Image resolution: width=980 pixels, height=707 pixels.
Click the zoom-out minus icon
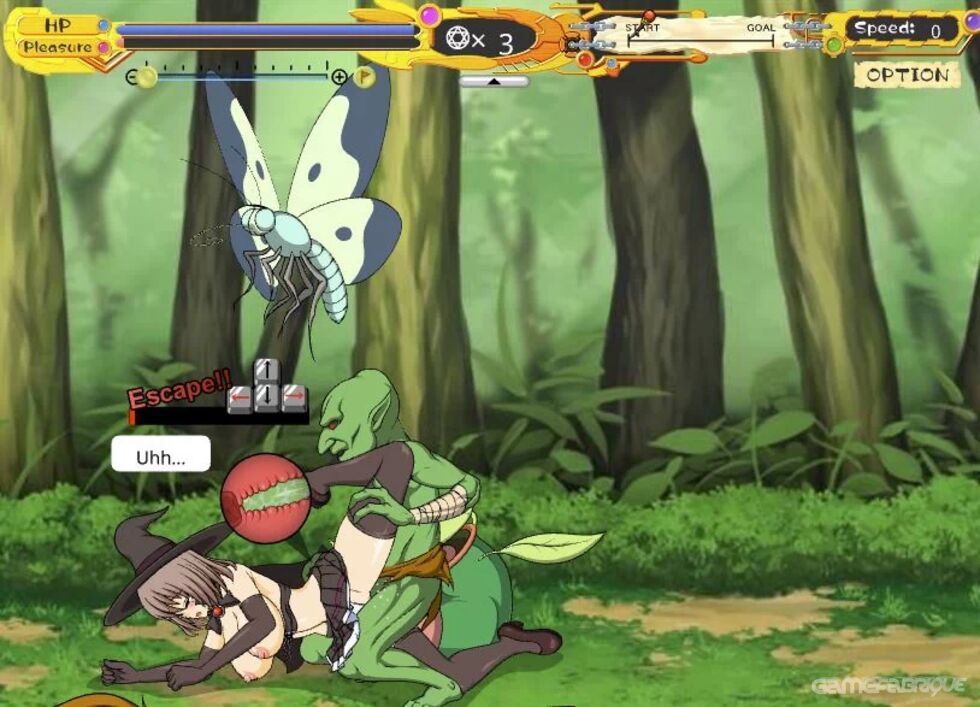131,77
